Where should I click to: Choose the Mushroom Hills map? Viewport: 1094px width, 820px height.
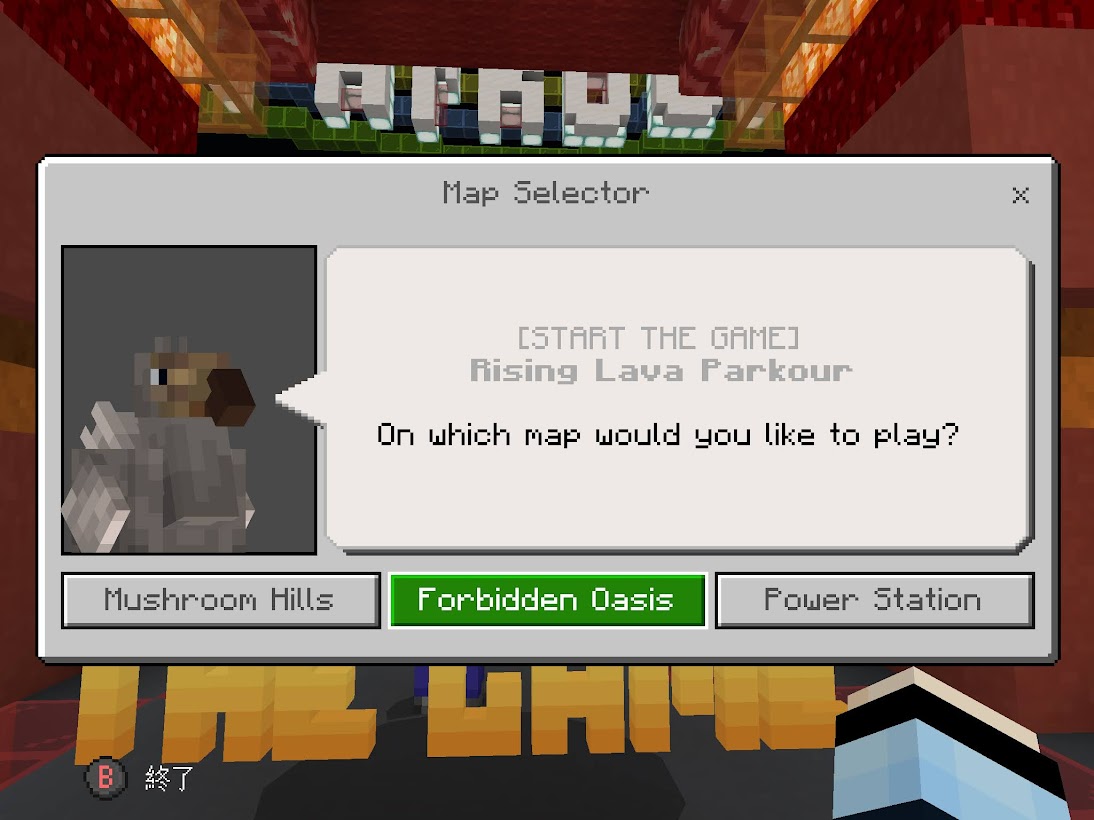[x=220, y=600]
